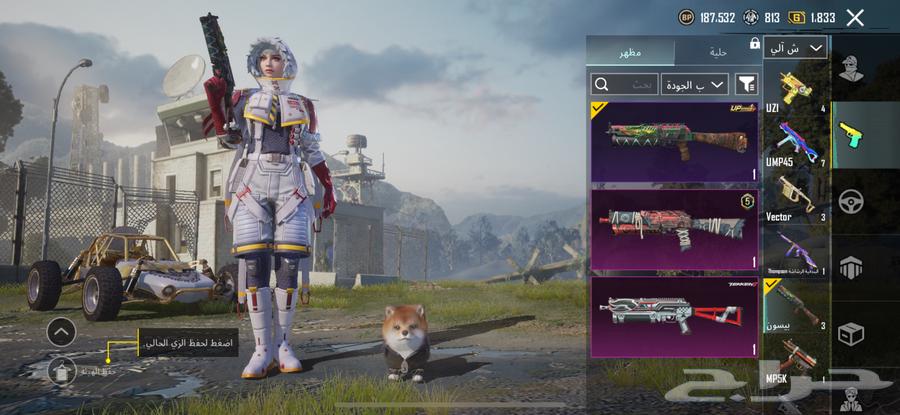This screenshot has width=900, height=415.
Task: Switch to the مظهر skins tab
Action: coord(630,51)
